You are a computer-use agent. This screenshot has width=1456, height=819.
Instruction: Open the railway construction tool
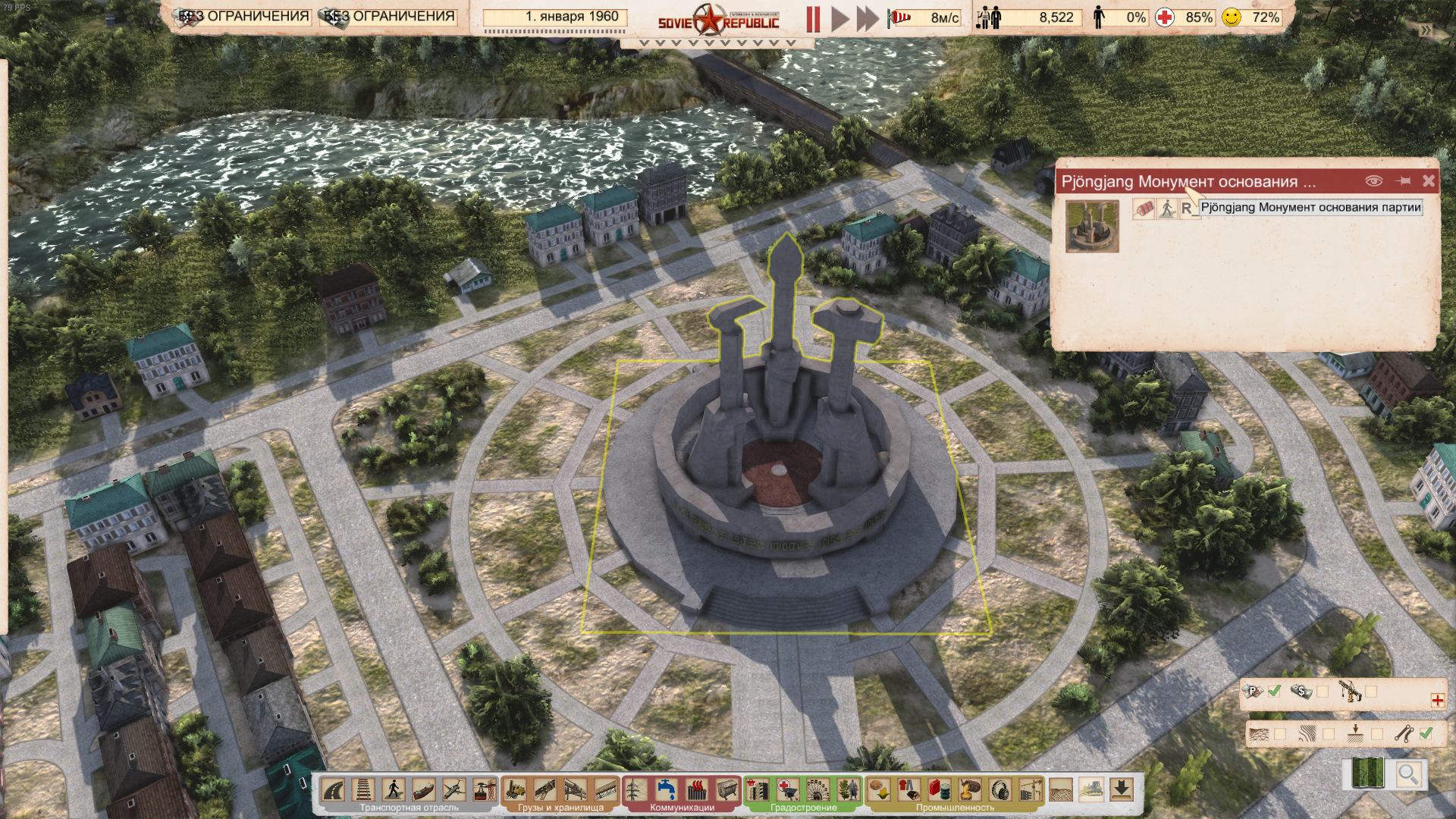point(364,790)
